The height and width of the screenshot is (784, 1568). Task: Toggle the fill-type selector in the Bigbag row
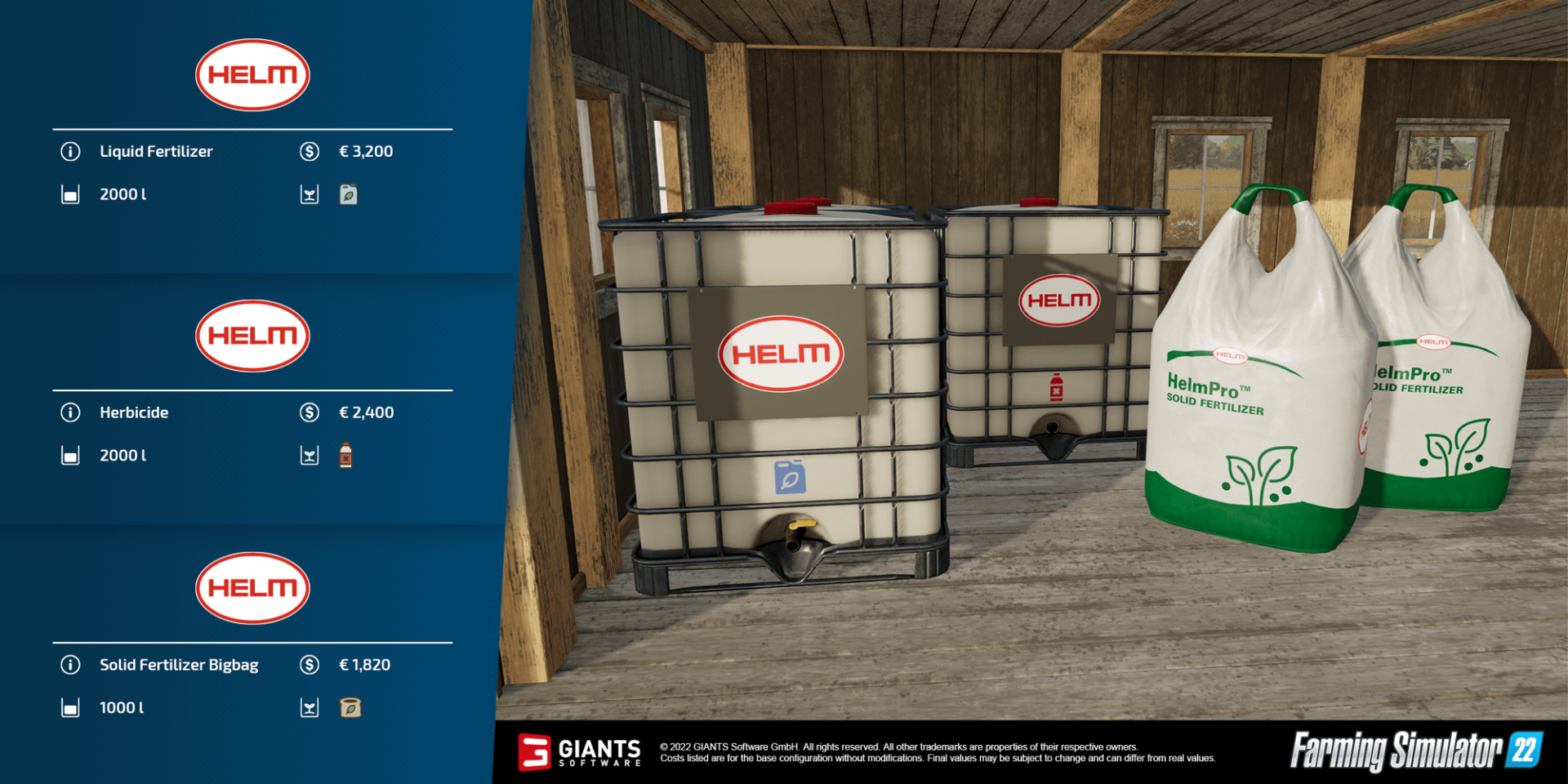coord(310,708)
